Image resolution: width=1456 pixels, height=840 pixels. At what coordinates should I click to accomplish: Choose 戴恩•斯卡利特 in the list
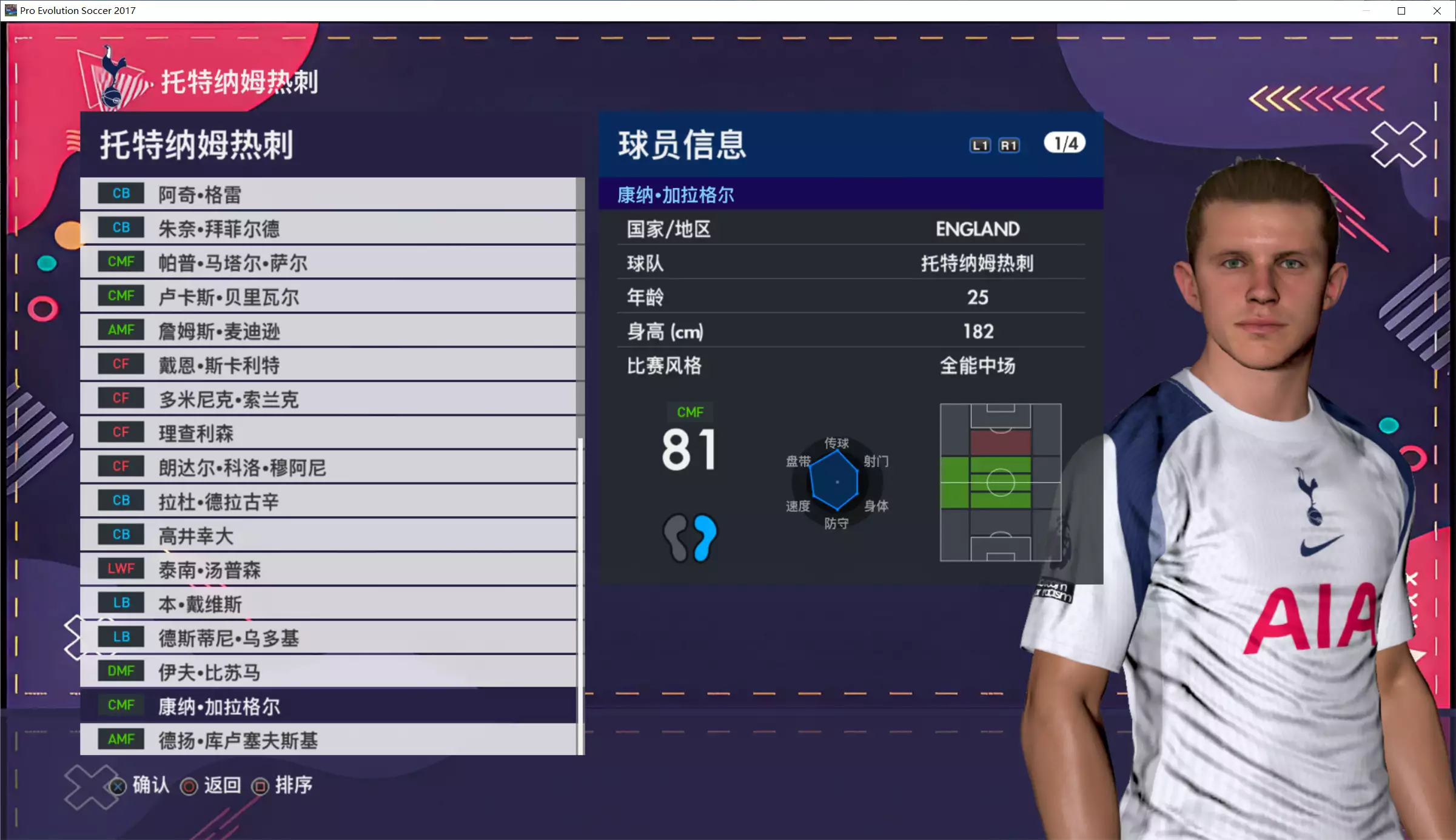click(327, 365)
